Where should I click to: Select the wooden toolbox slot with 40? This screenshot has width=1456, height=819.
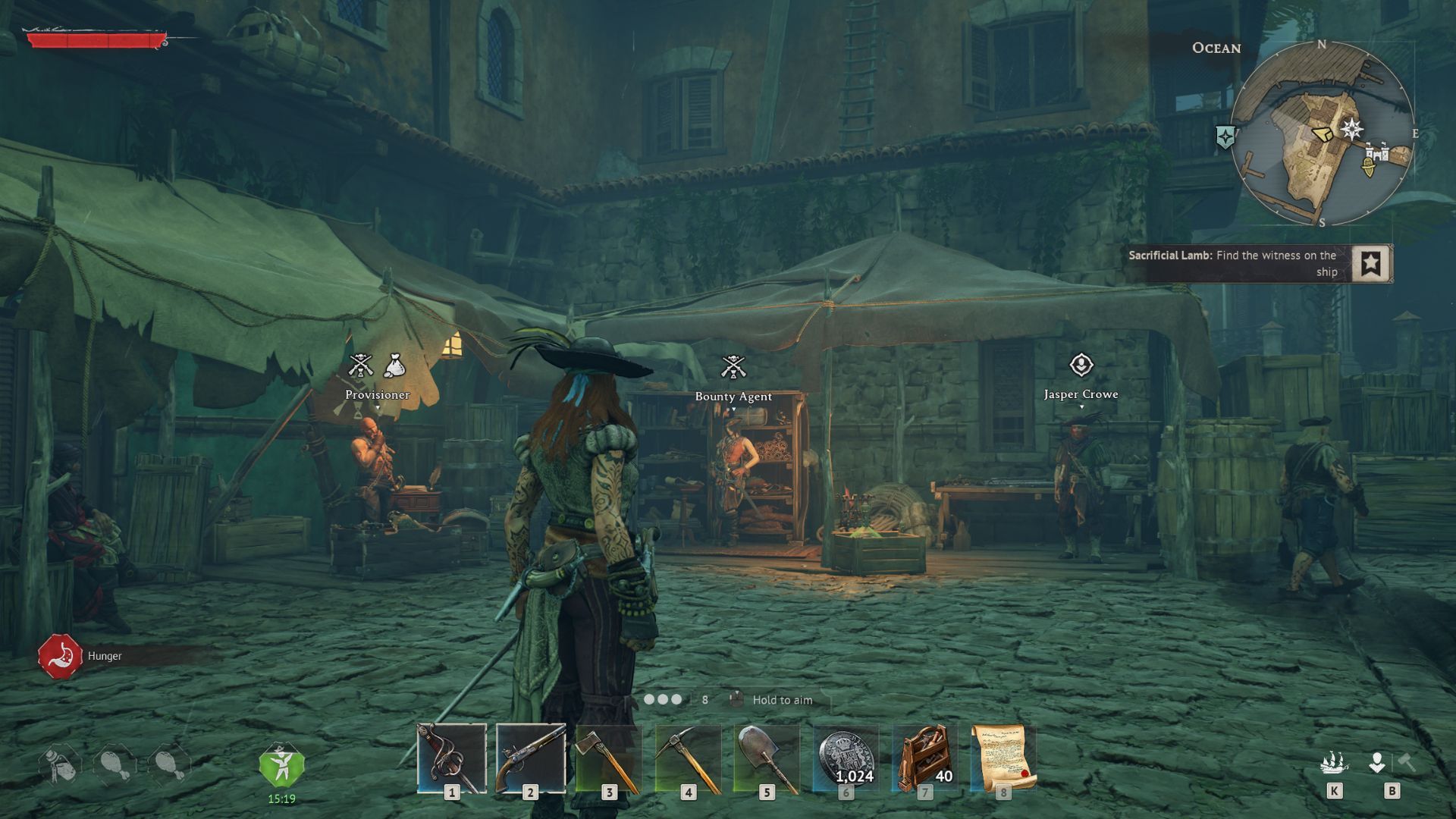[924, 758]
